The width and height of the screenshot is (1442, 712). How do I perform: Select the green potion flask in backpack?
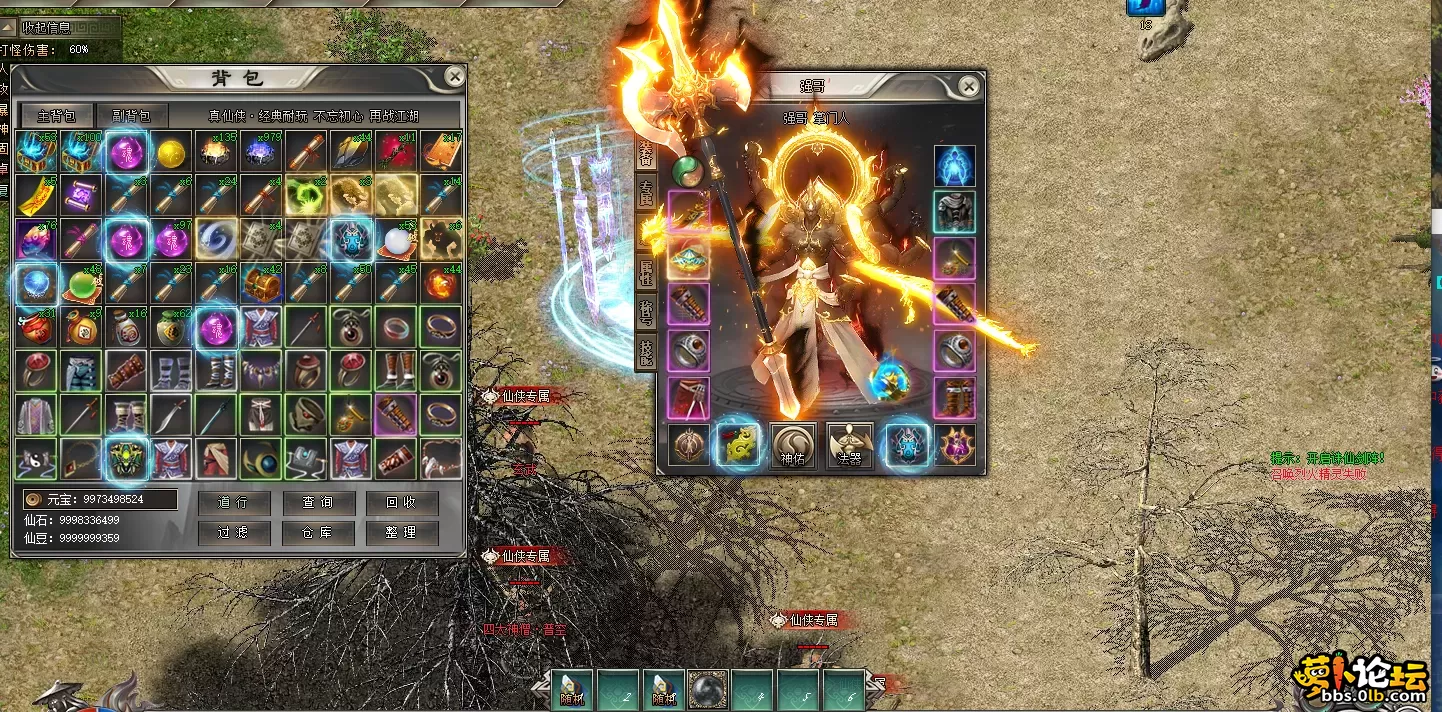(83, 284)
